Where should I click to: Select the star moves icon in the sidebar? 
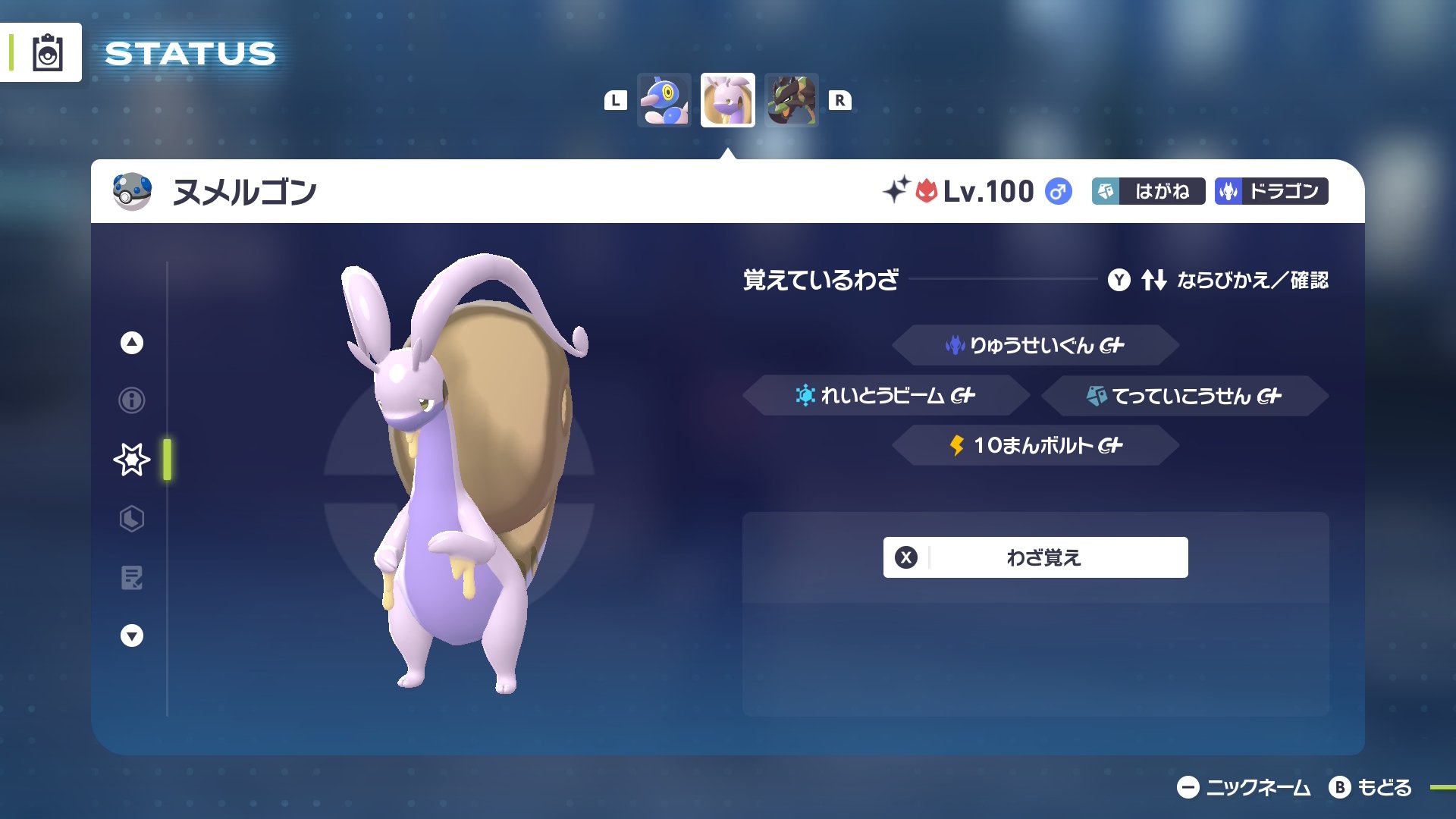(131, 459)
